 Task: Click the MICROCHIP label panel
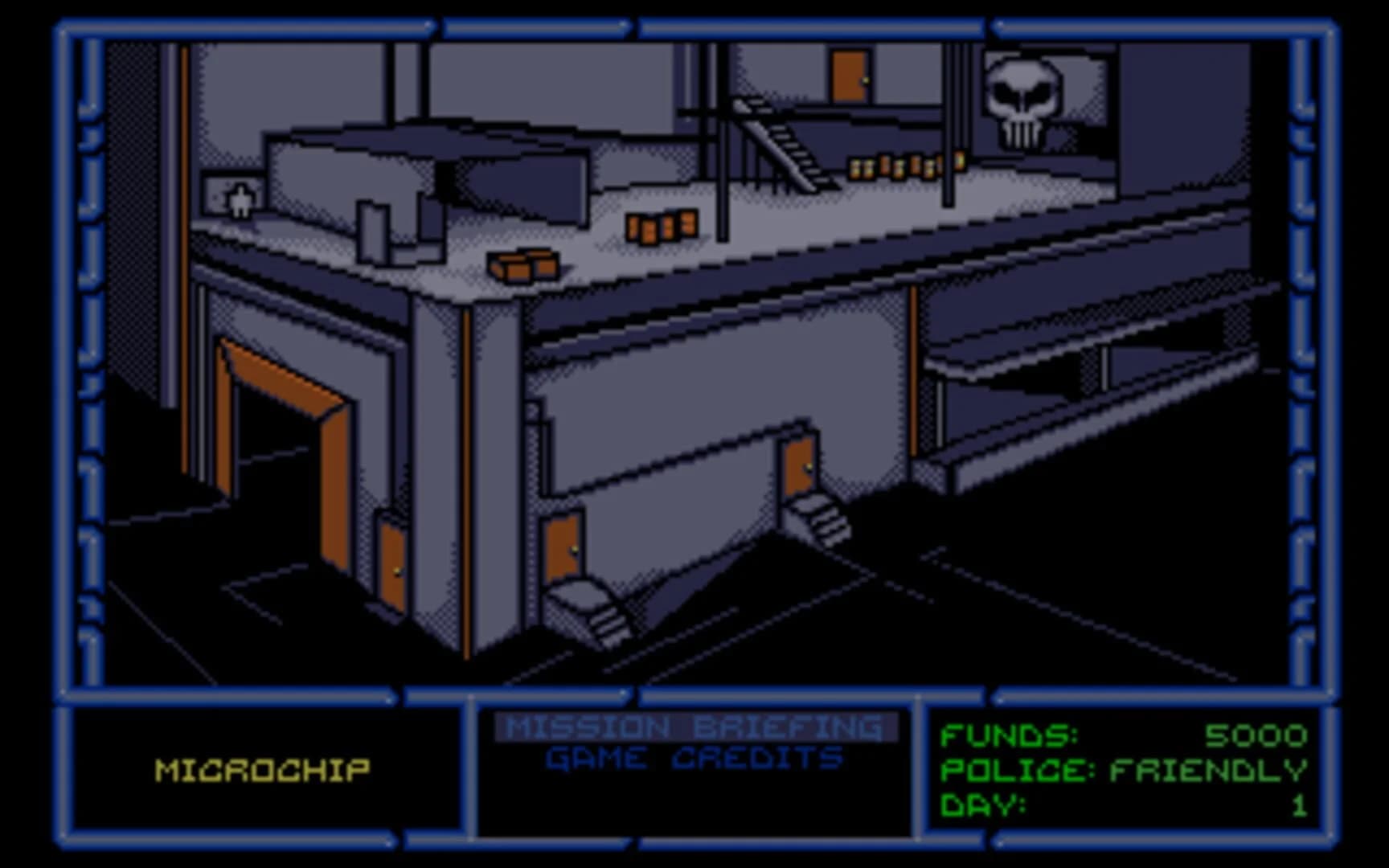[x=263, y=768]
